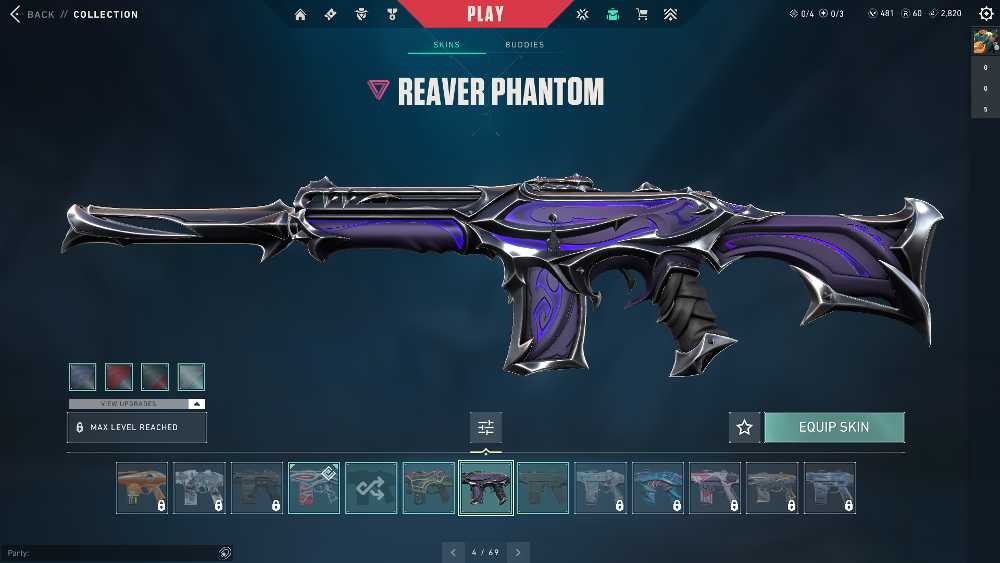Select the Skins tab
1000x563 pixels.
pyautogui.click(x=446, y=45)
